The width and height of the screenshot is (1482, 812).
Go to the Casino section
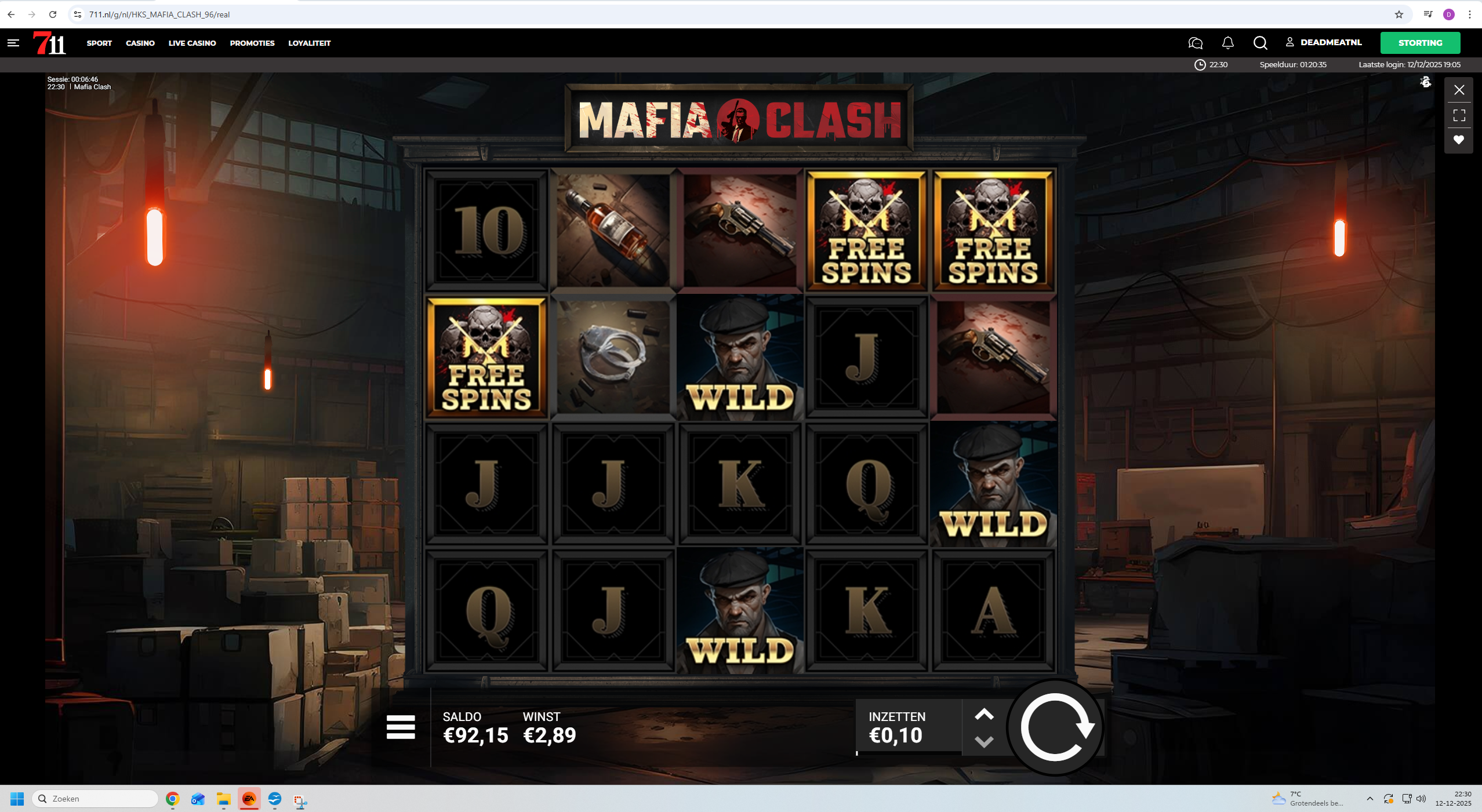(140, 43)
